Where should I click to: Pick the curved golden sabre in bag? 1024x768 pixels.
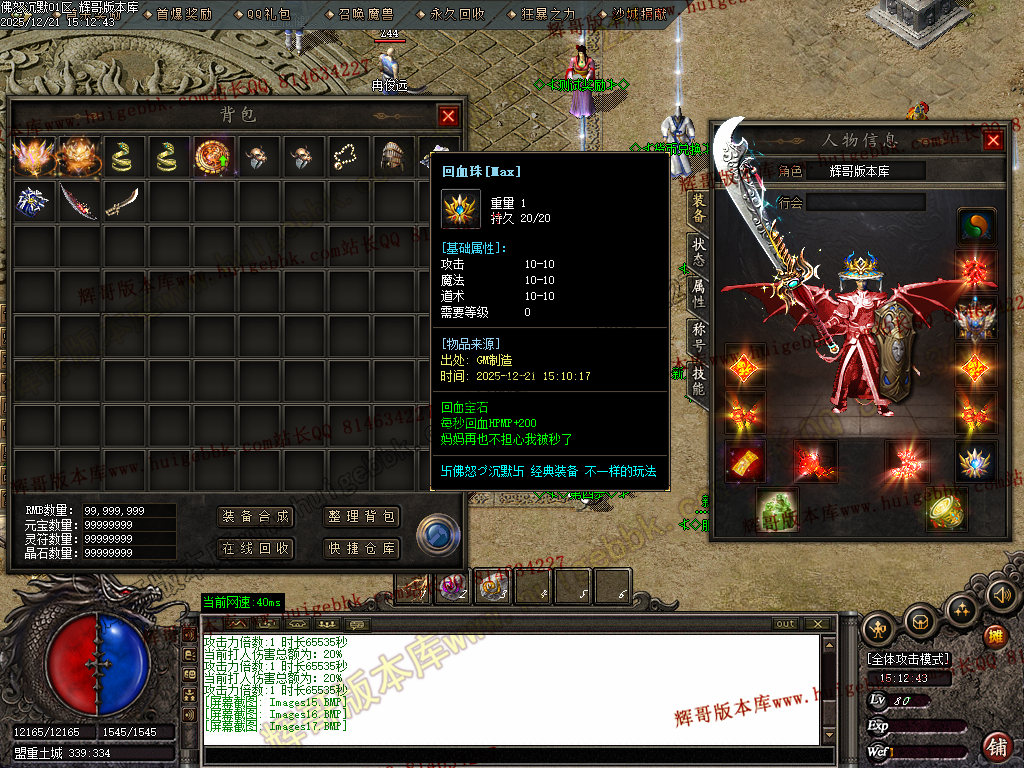[122, 200]
